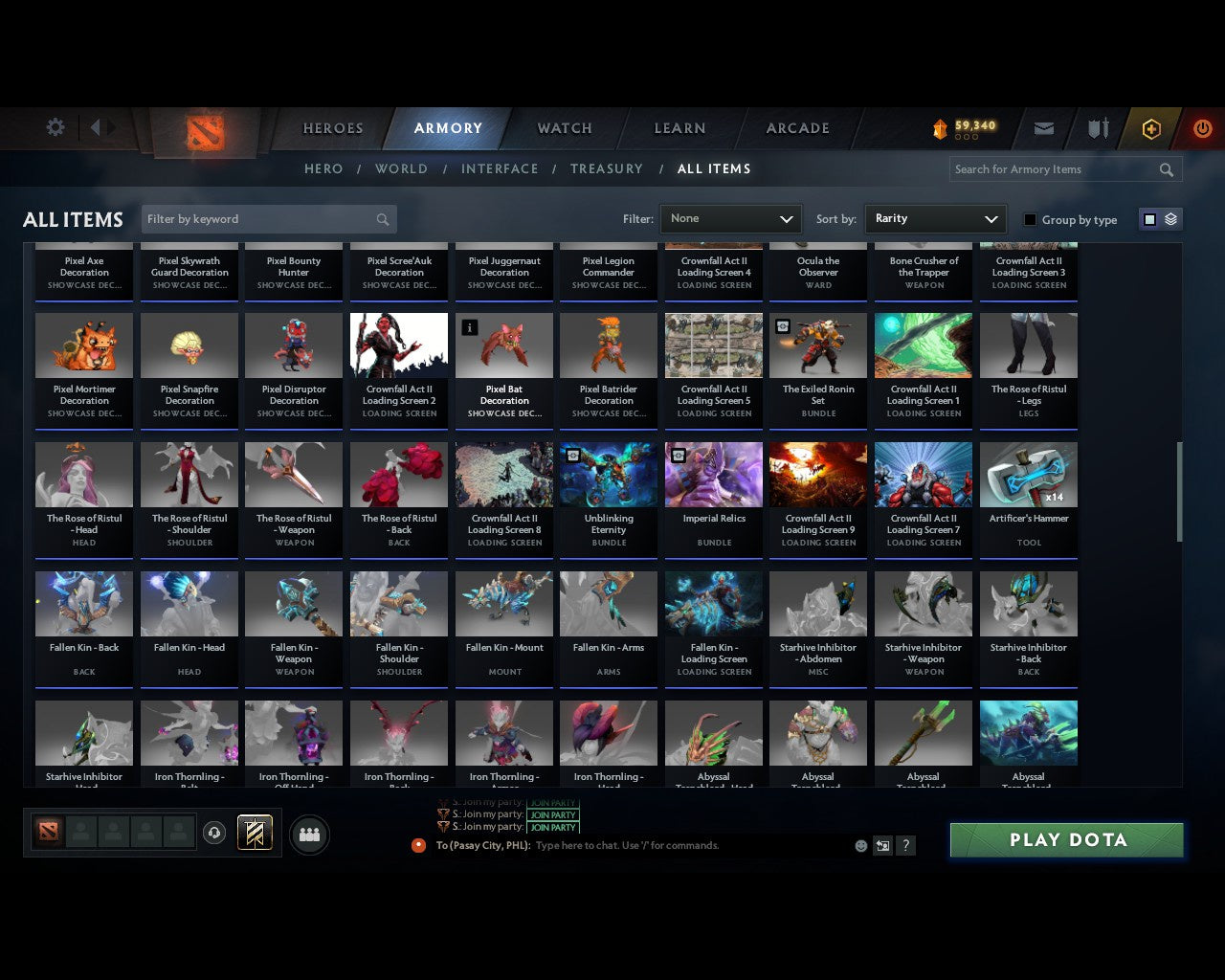Select the Artificer's Hammer item thumbnail

(1029, 474)
